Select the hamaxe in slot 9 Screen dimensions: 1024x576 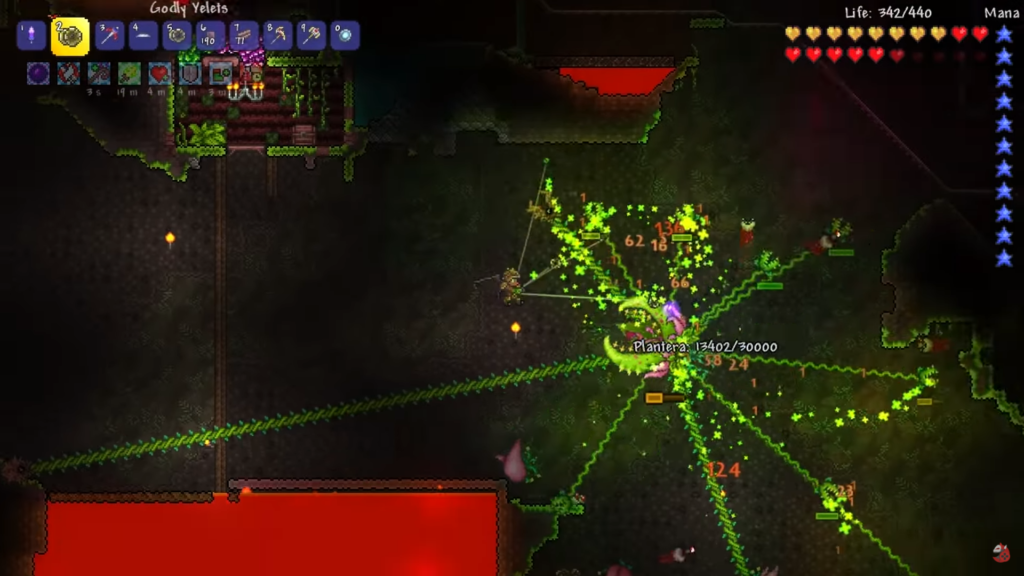[x=311, y=36]
